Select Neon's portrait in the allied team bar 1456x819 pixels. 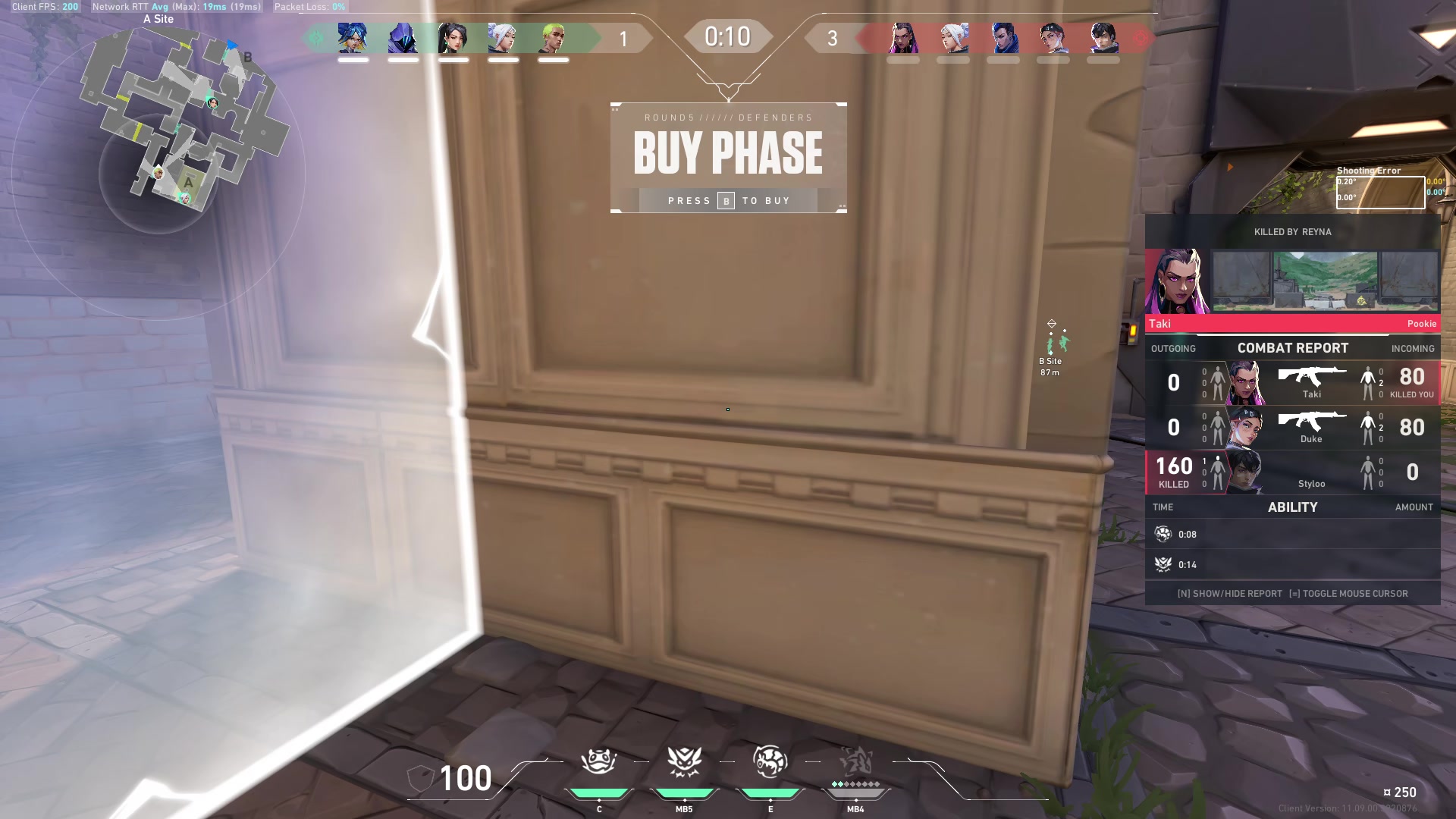[353, 38]
